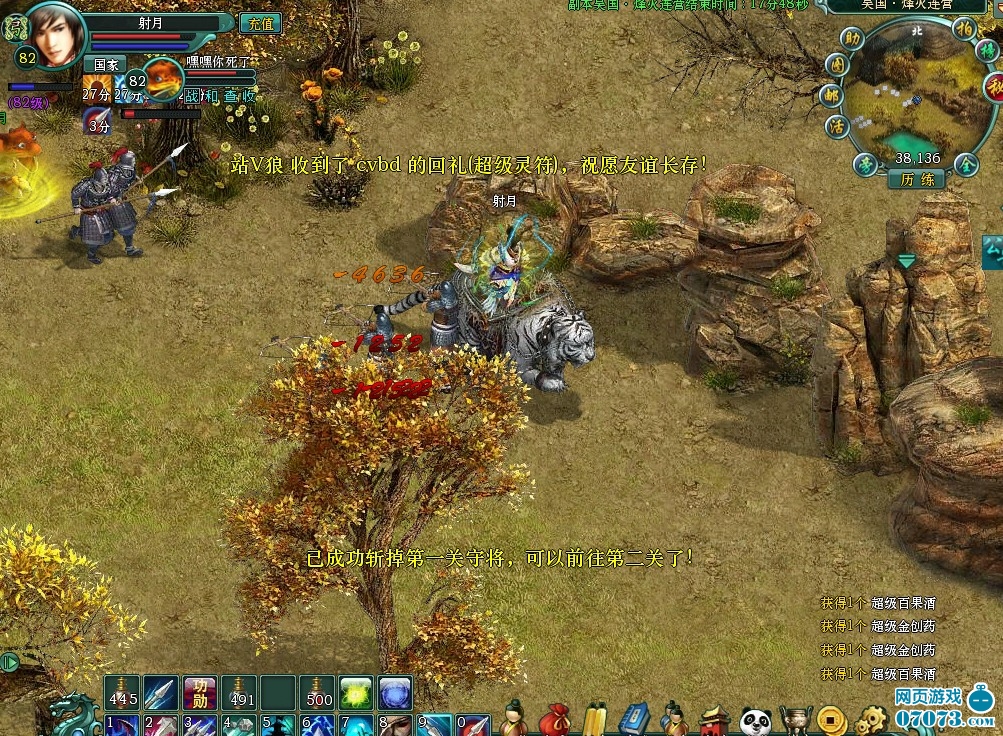
Task: Click the 充值 recharge button
Action: point(260,23)
